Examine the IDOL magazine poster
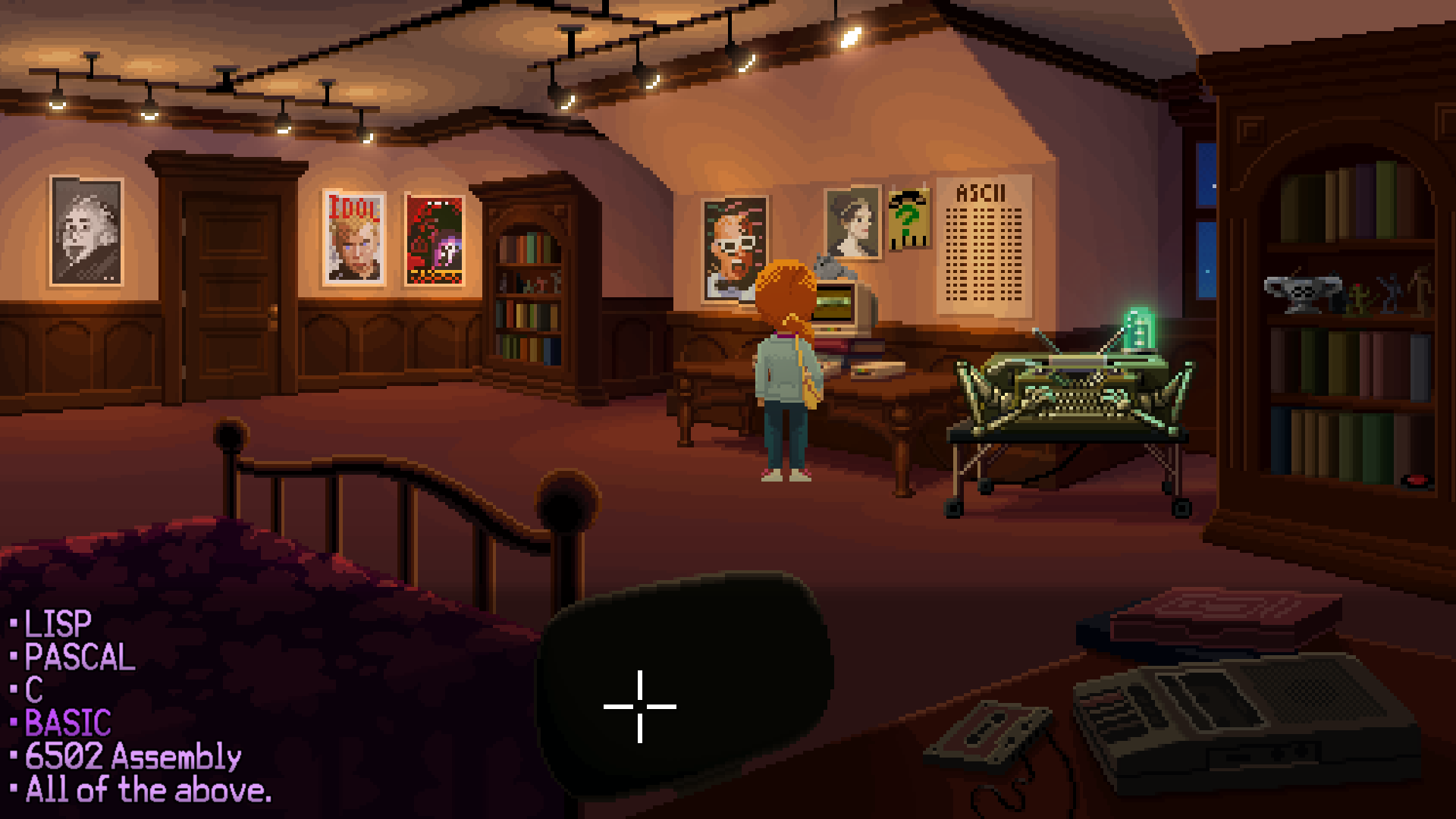1456x819 pixels. [353, 239]
